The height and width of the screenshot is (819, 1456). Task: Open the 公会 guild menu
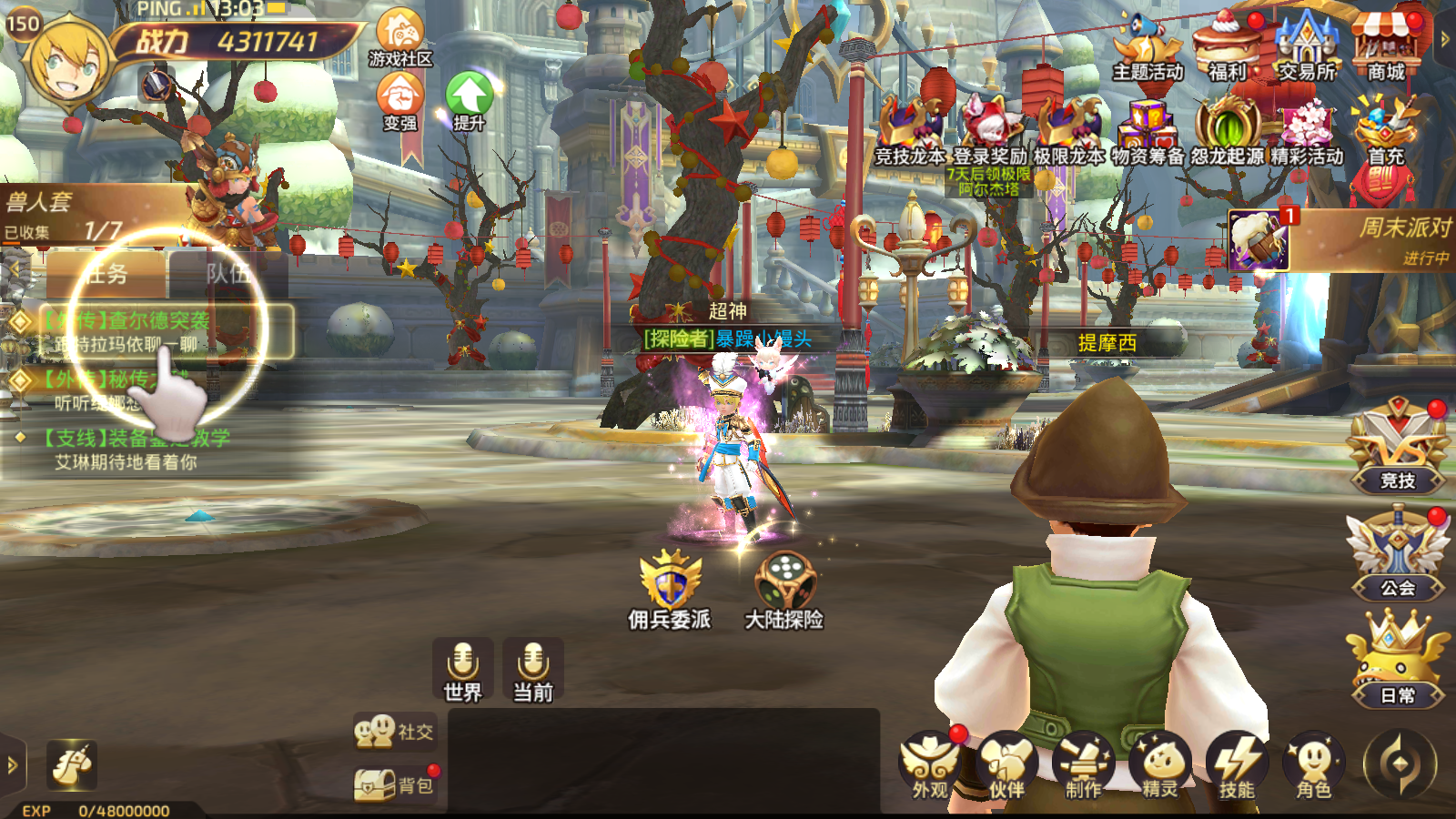point(1398,555)
